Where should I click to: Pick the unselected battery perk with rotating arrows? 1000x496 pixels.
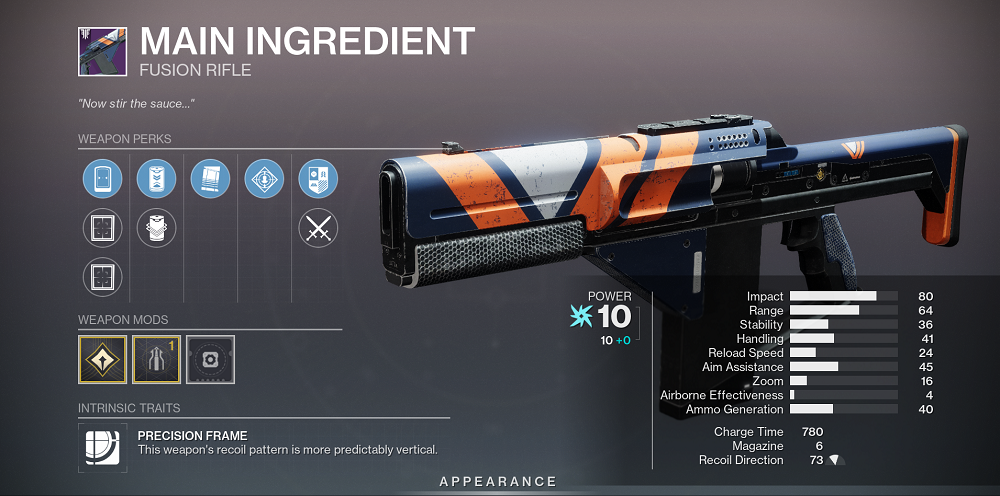(x=156, y=228)
